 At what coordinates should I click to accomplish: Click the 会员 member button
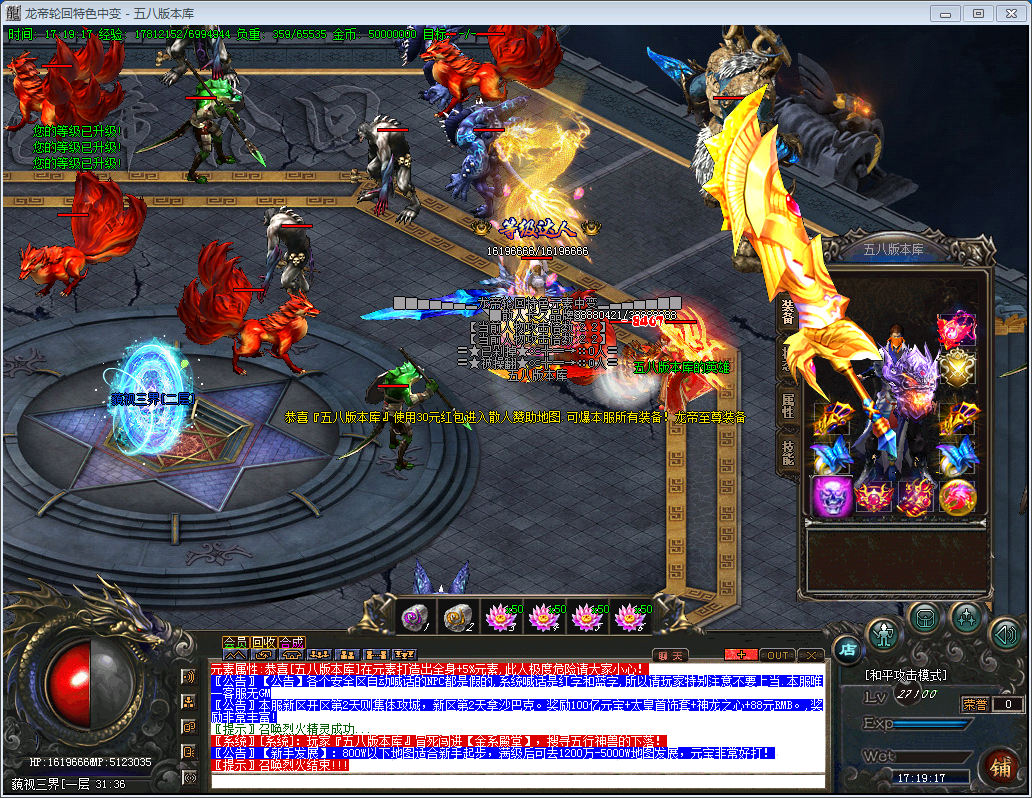(235, 642)
